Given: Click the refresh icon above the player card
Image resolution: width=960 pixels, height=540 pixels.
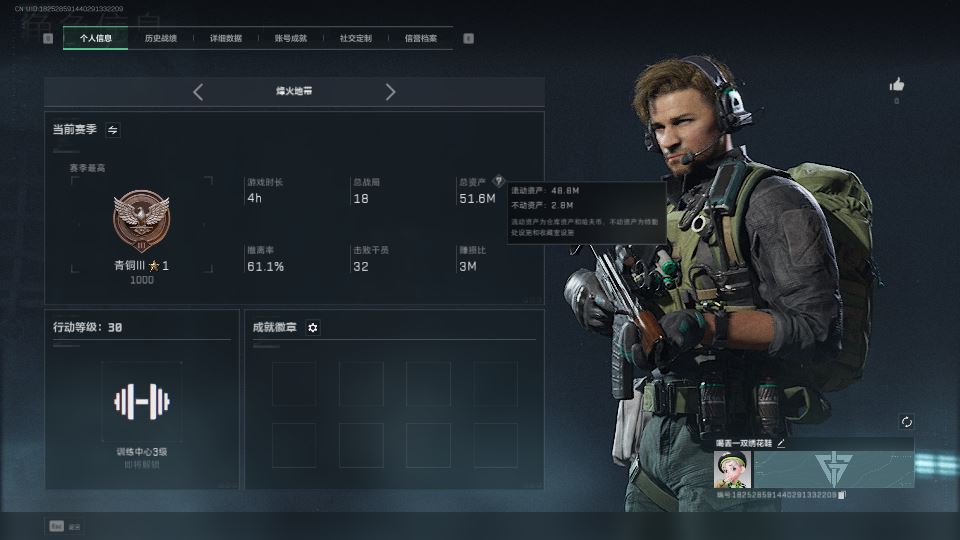Looking at the screenshot, I should tap(906, 422).
